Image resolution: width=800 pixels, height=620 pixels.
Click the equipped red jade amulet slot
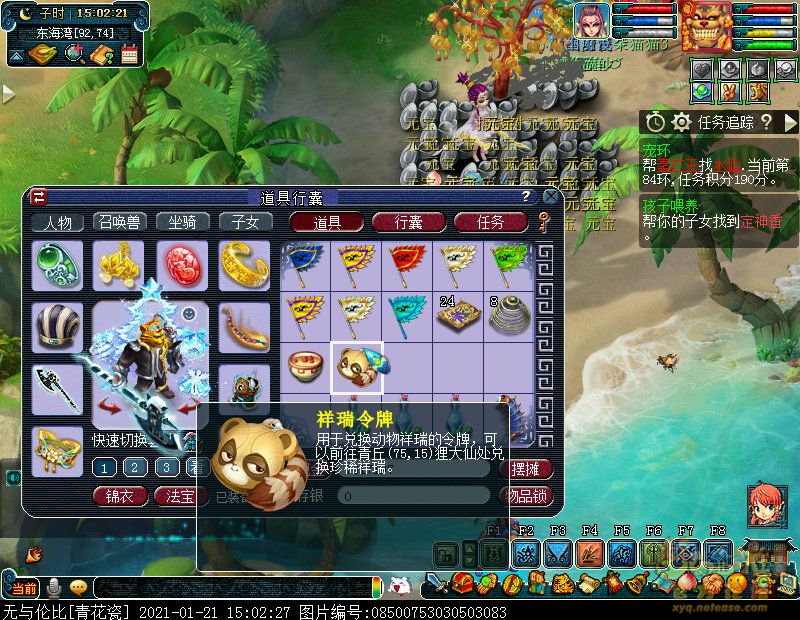click(181, 264)
